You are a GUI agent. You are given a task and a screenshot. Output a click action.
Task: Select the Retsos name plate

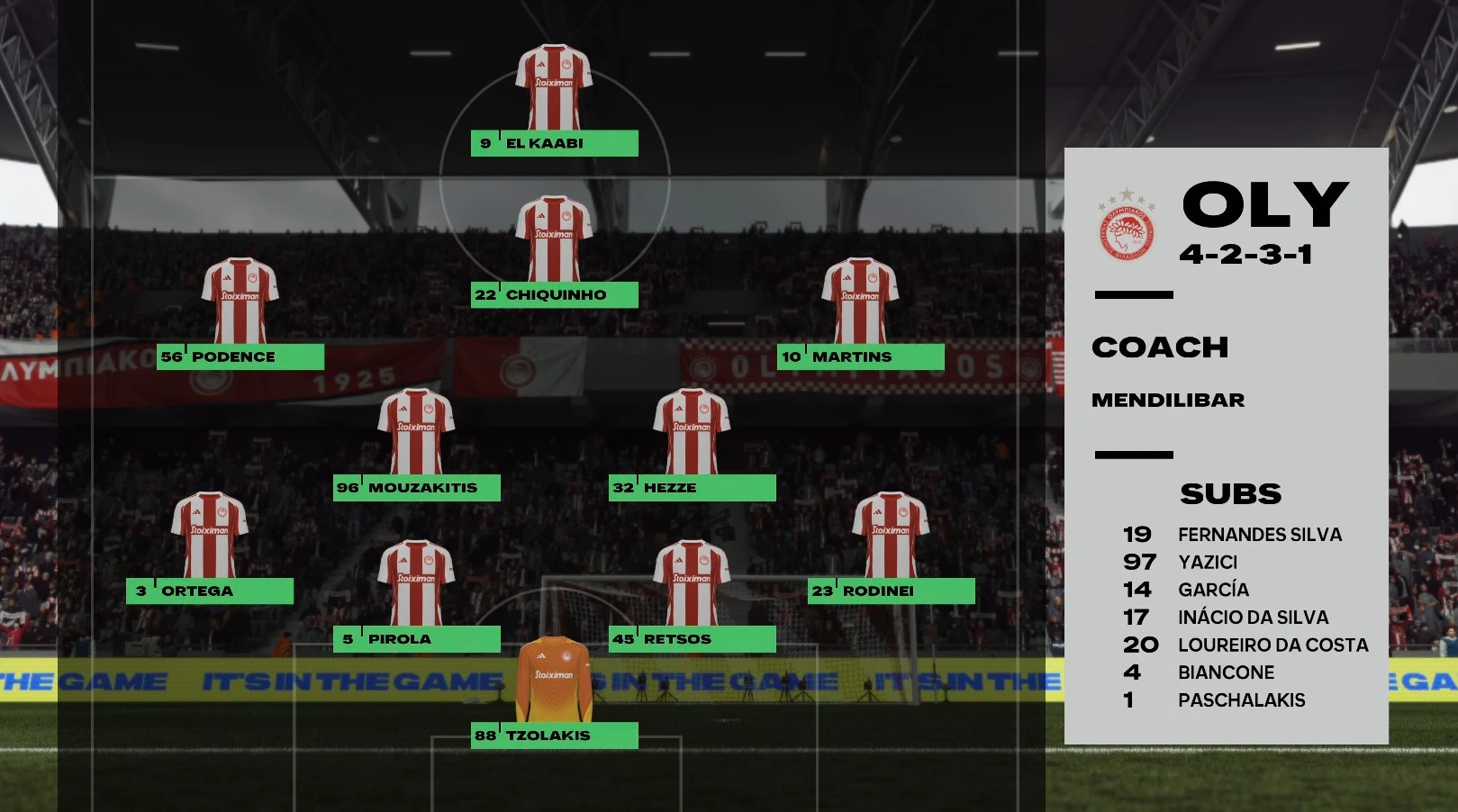pos(692,639)
